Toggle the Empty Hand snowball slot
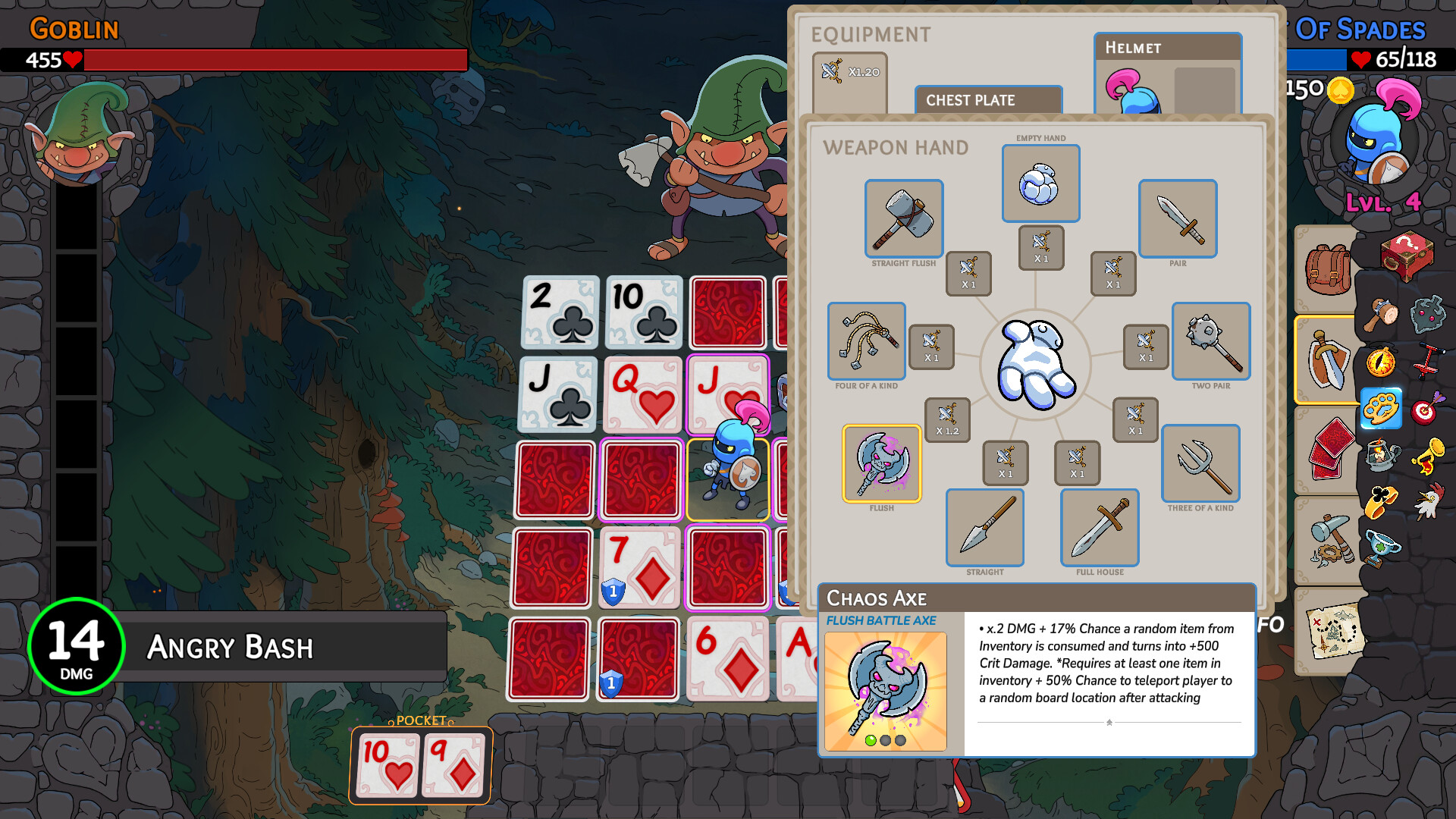 click(1040, 184)
